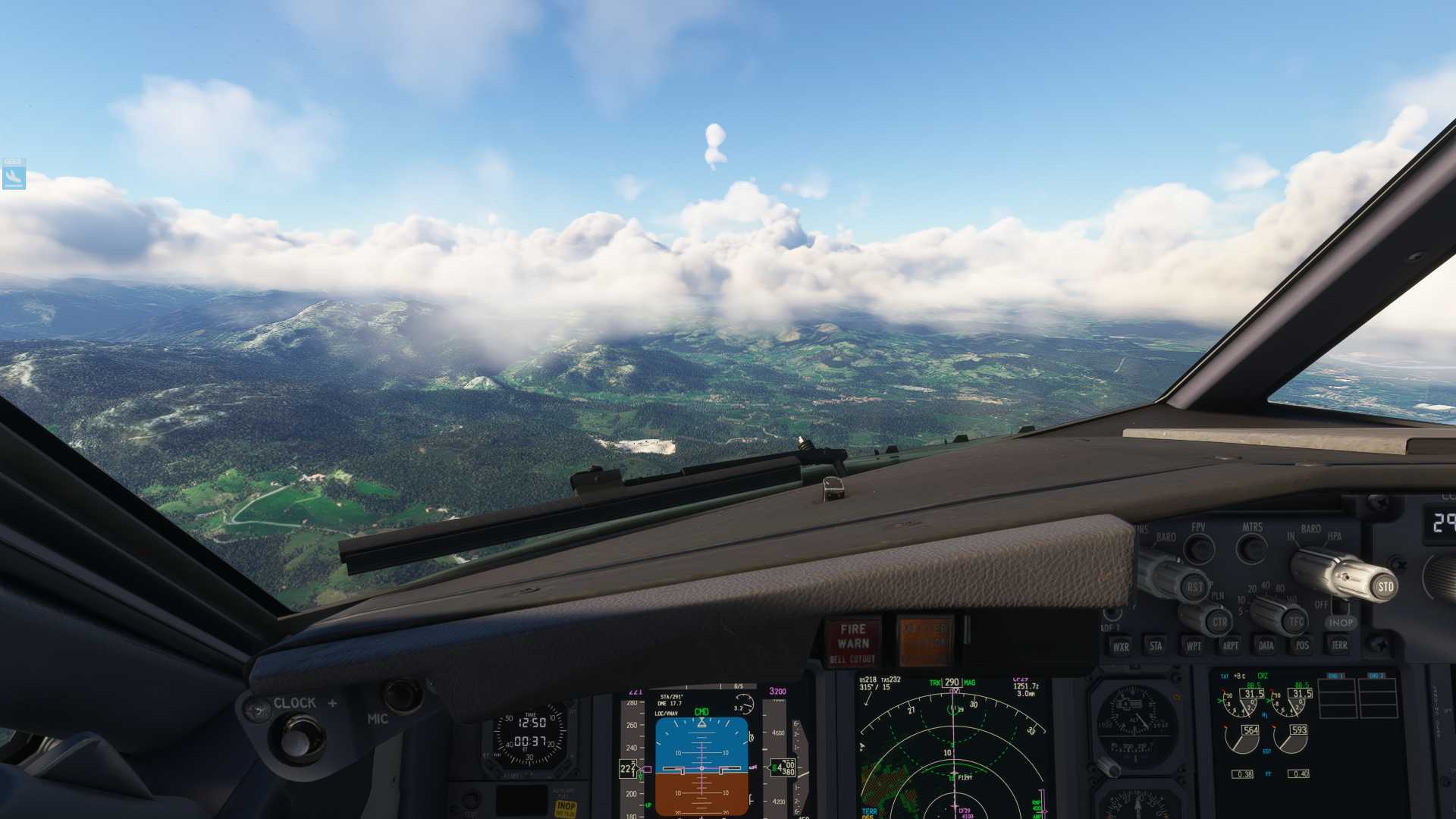Switch altitude display with the MTRS control
The width and height of the screenshot is (1456, 819).
click(x=1250, y=548)
